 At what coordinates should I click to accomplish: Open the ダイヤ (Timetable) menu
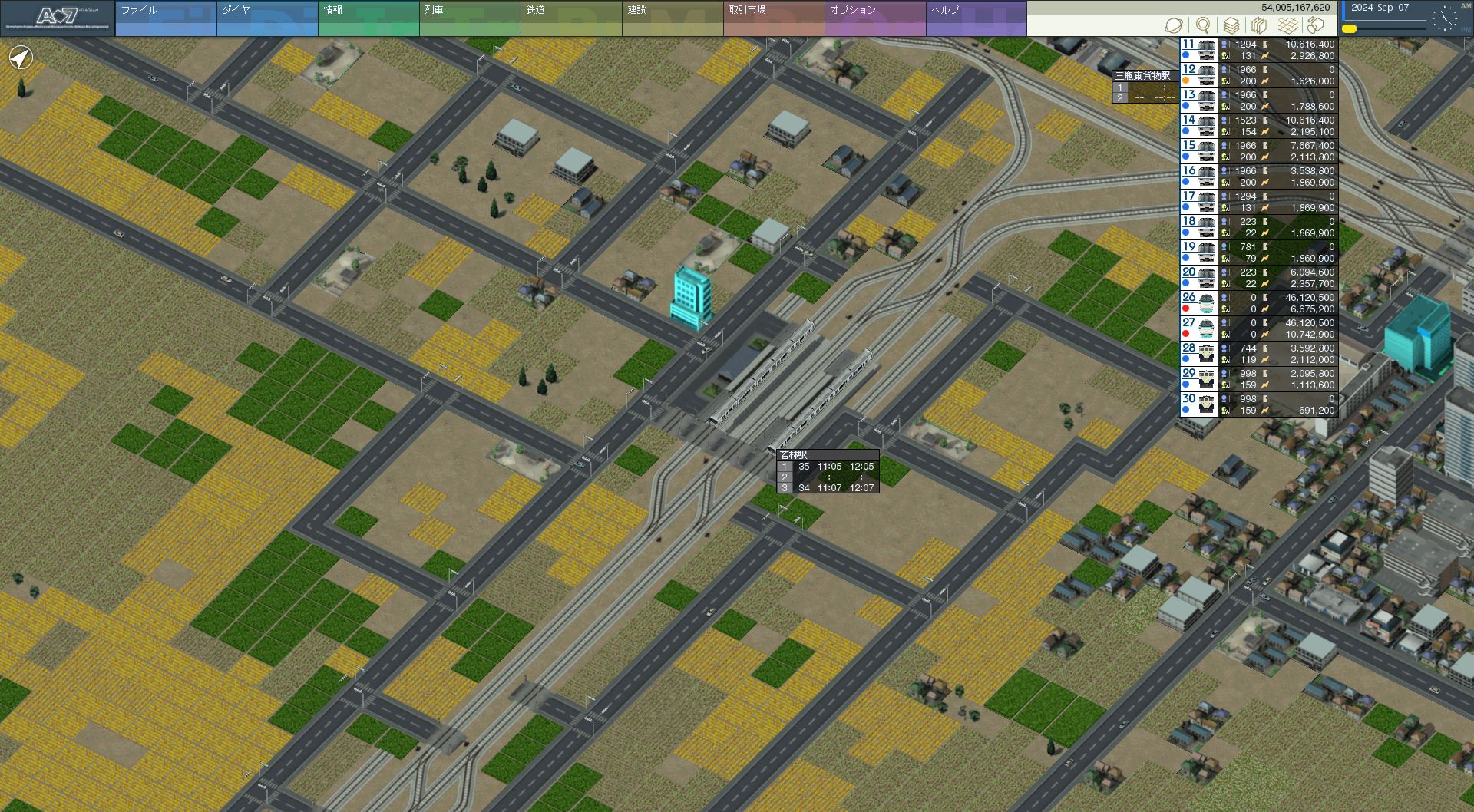tap(266, 18)
